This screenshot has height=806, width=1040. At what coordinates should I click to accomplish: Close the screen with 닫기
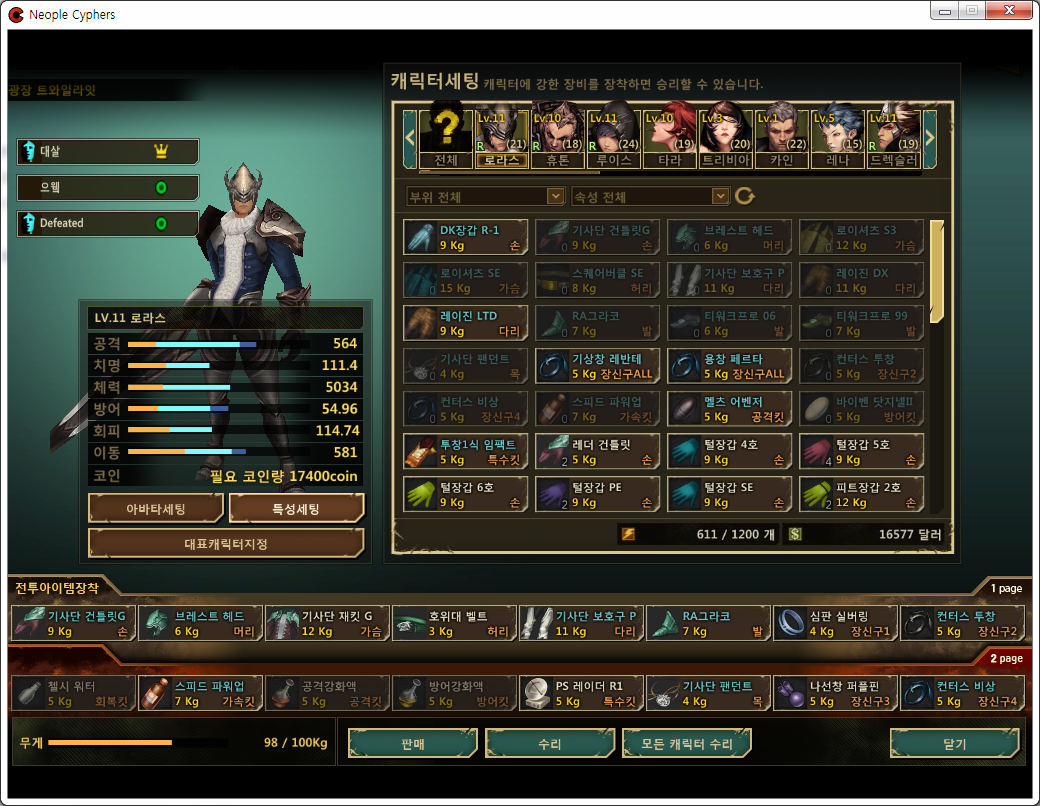[x=956, y=744]
